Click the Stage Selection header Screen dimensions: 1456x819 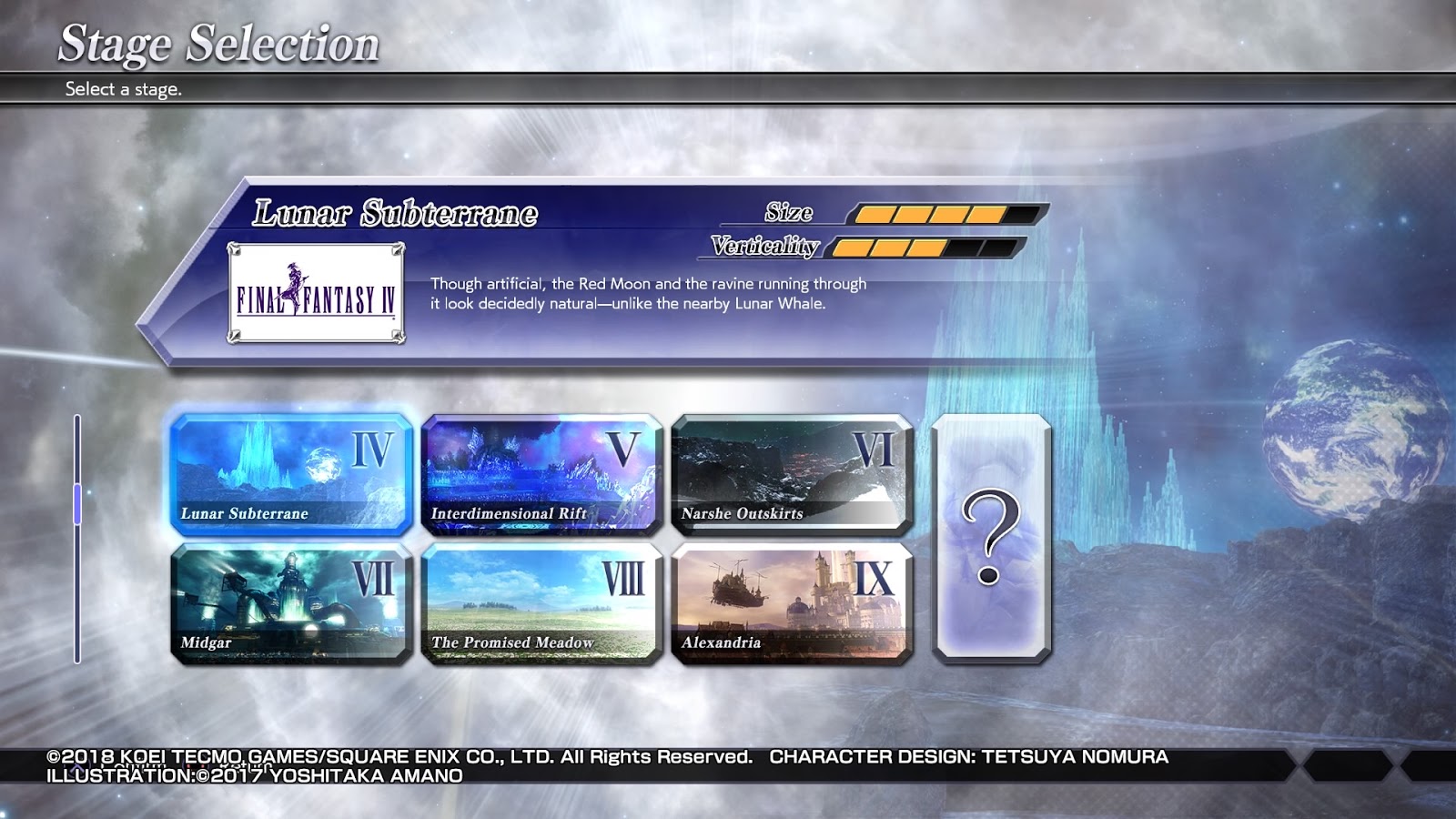click(x=218, y=41)
